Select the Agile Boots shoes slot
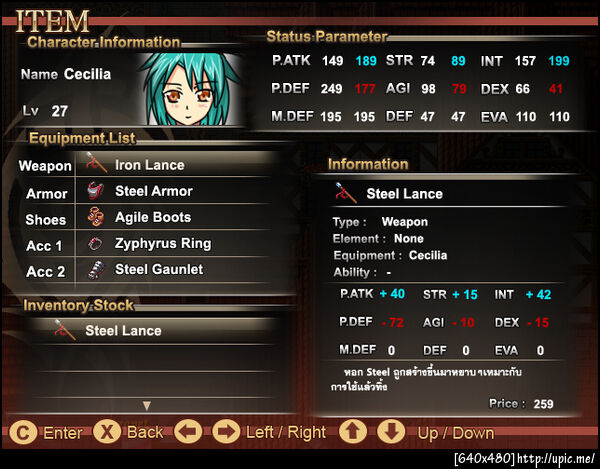600x469 pixels. (x=152, y=217)
